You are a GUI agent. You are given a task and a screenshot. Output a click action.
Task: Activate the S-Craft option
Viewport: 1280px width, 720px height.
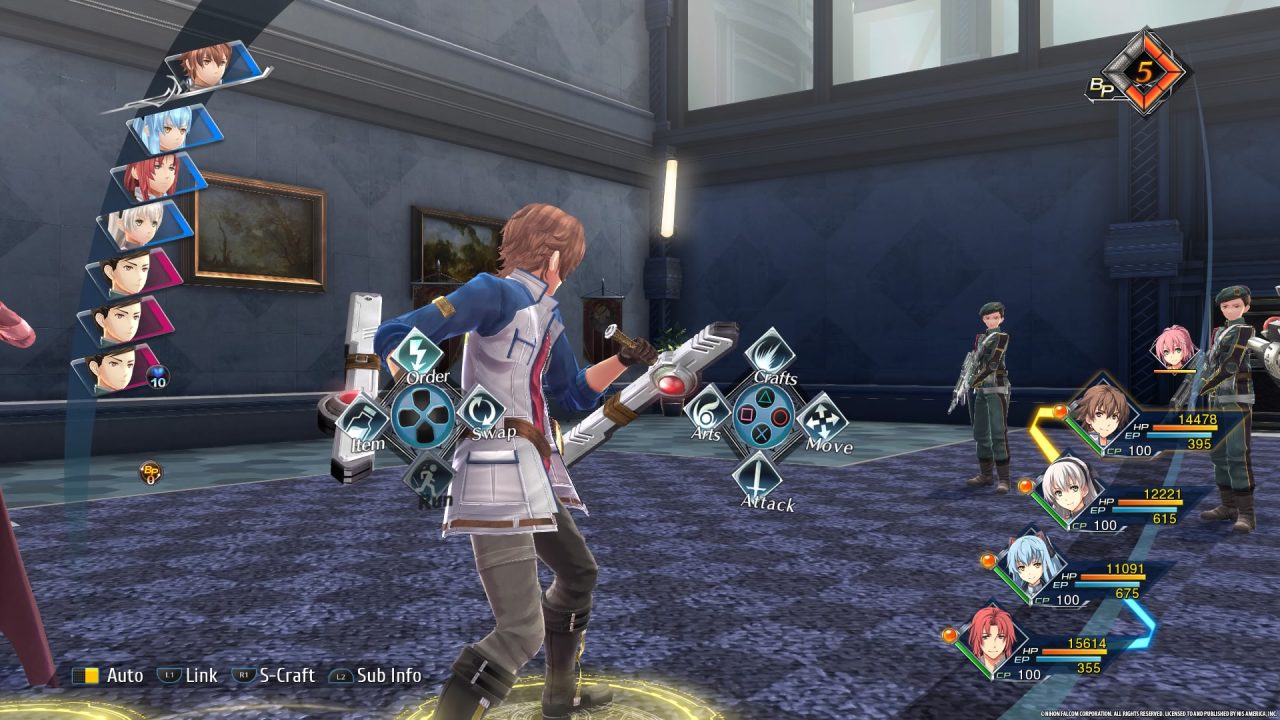click(273, 676)
